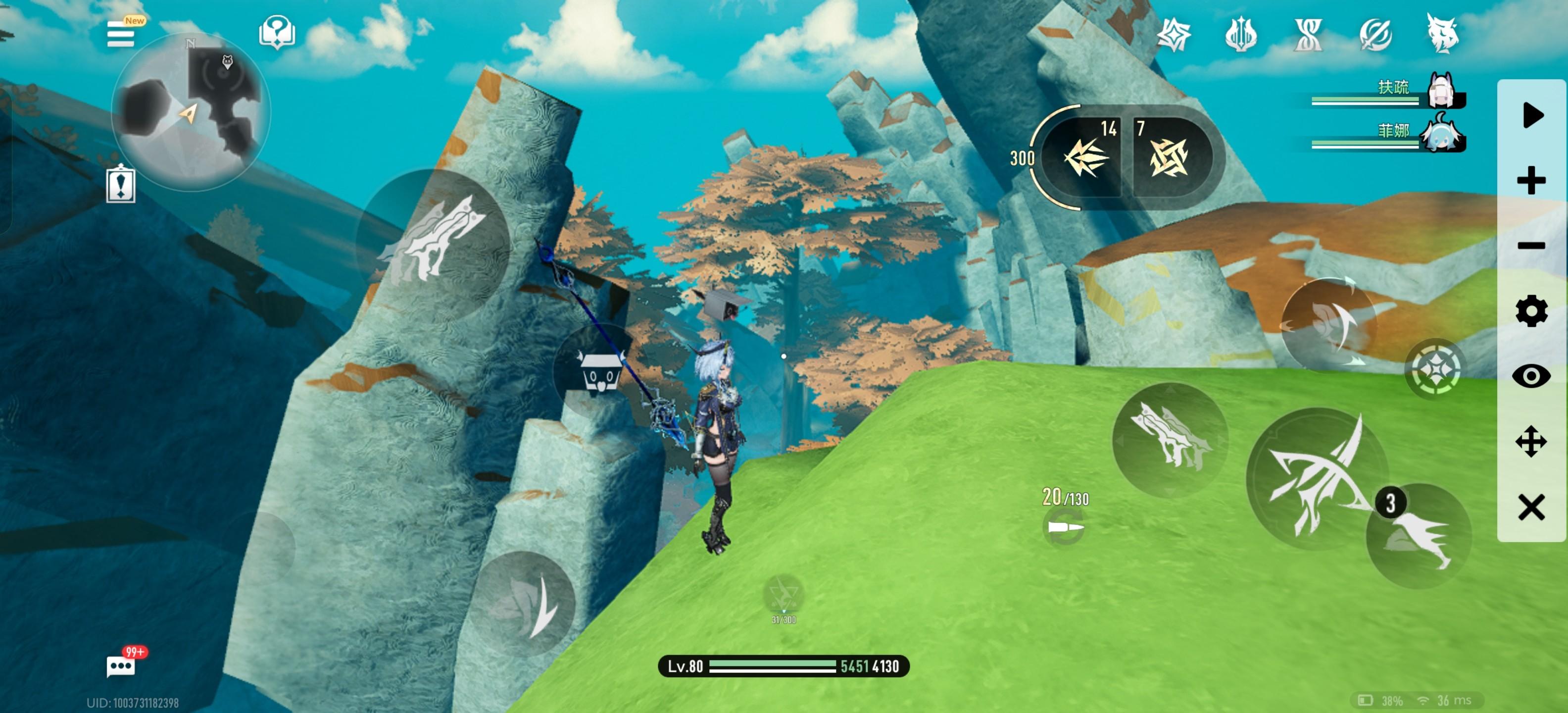Open the overlay gear settings
Image resolution: width=1568 pixels, height=713 pixels.
click(1531, 312)
